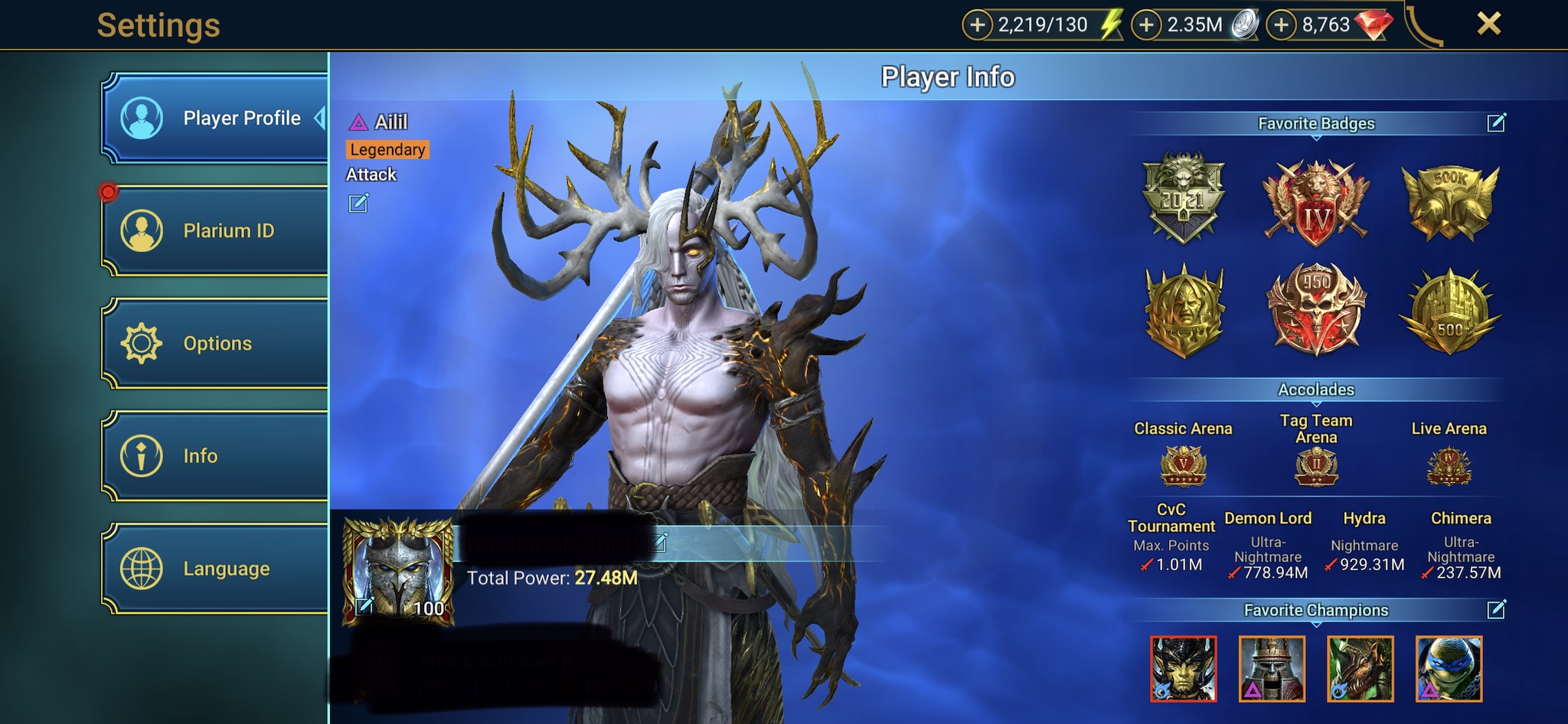The height and width of the screenshot is (724, 1568).
Task: View the Classic Arena accolade emblem
Action: (x=1183, y=466)
